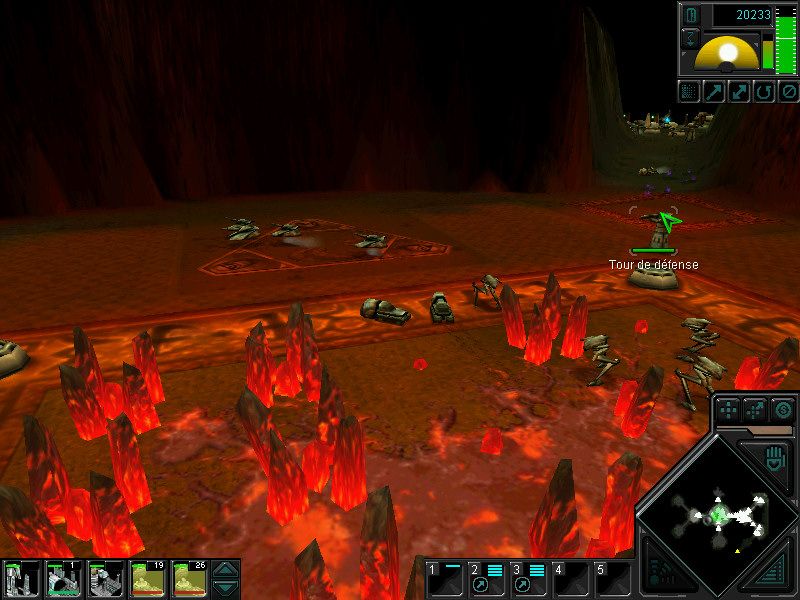Click the circular return arrow command button
Screen dimensions: 800x600
coord(762,92)
